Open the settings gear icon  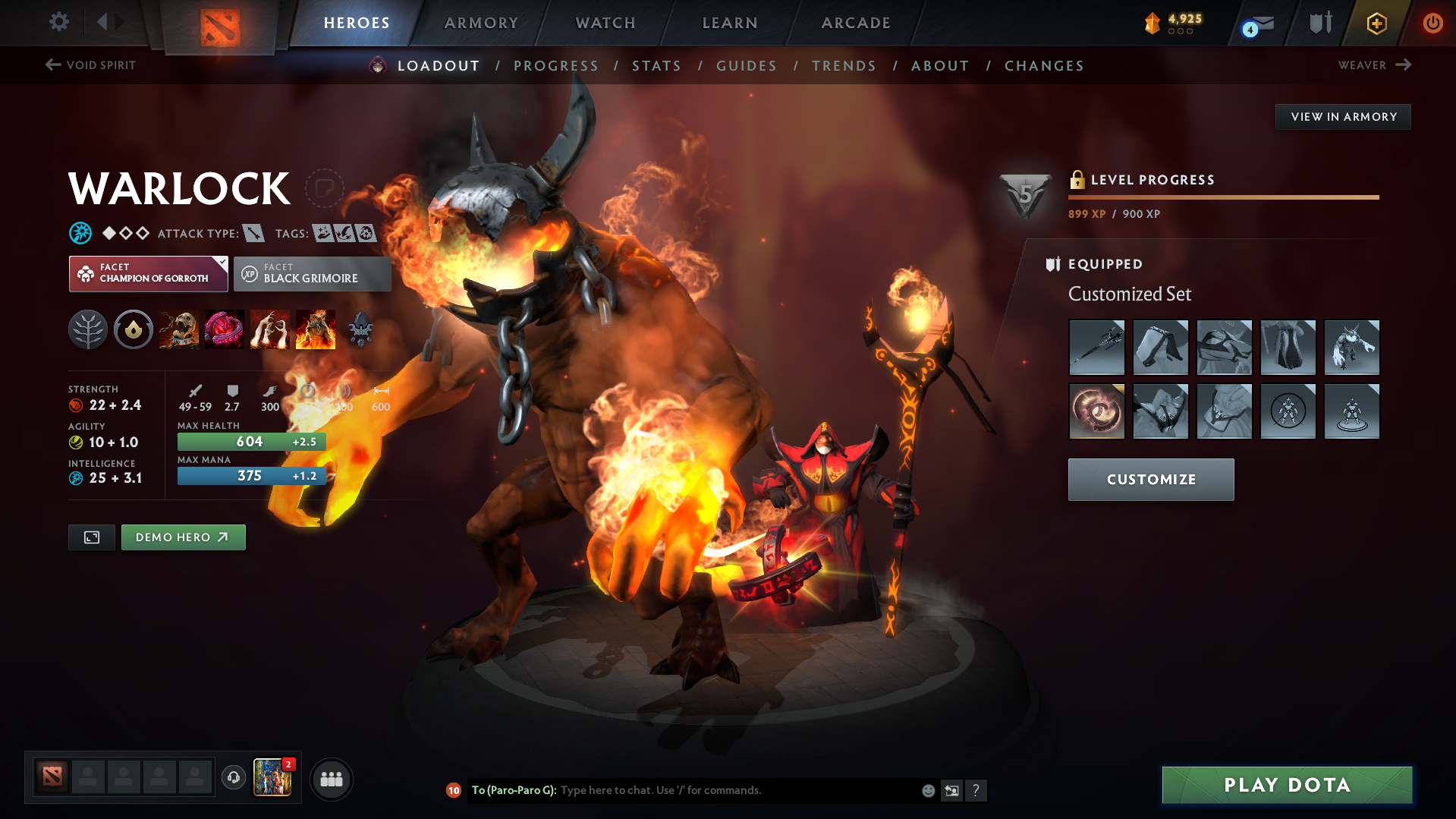click(58, 23)
